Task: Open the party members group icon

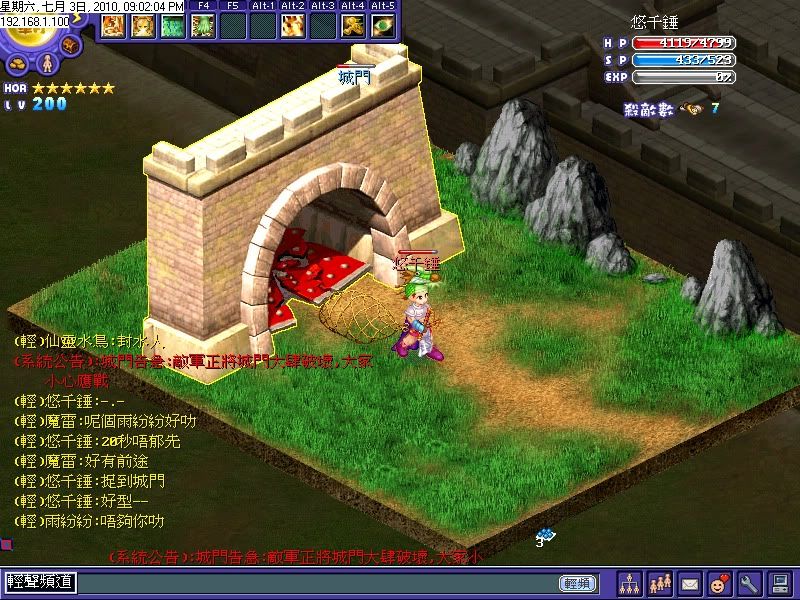Action: [x=660, y=582]
